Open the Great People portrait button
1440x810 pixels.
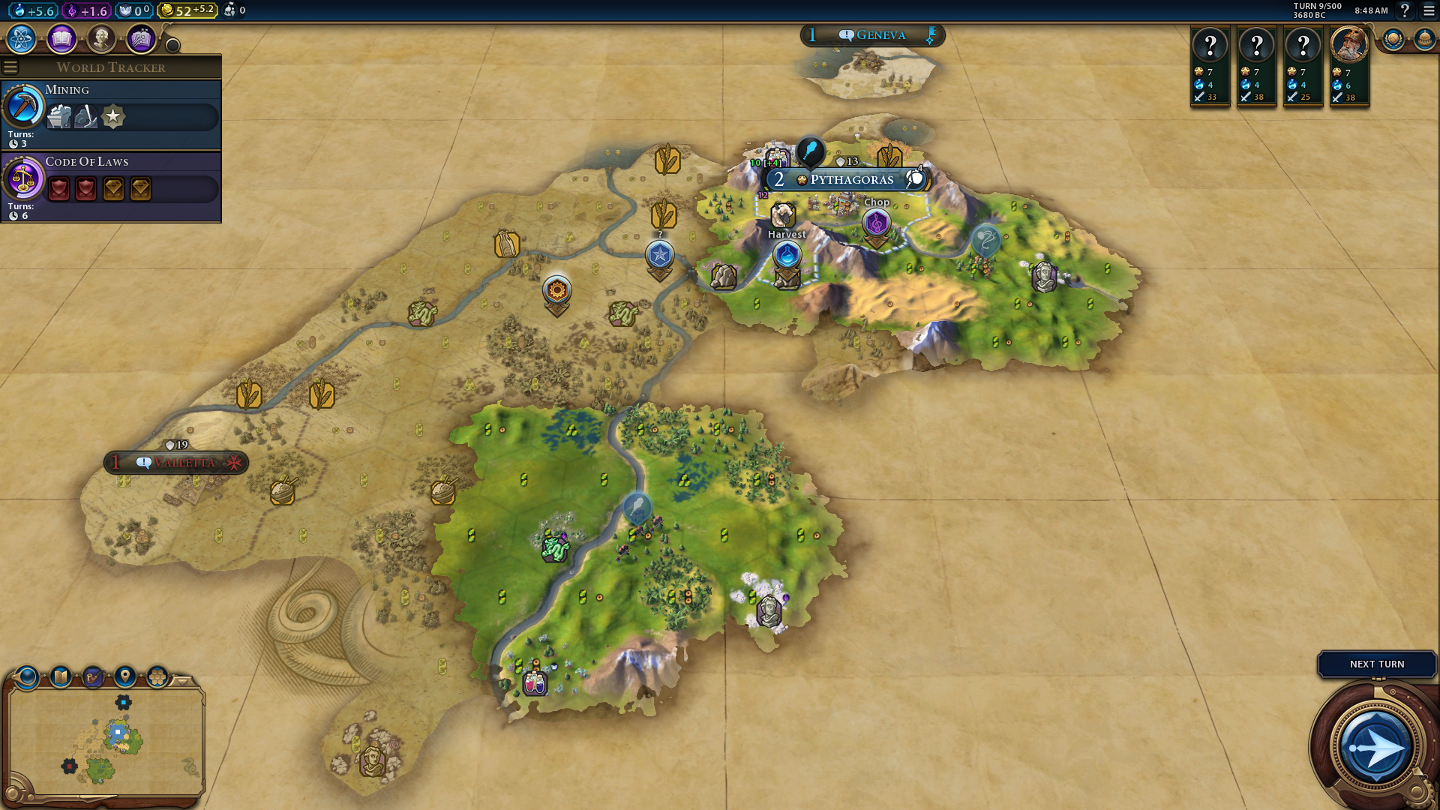pos(101,39)
